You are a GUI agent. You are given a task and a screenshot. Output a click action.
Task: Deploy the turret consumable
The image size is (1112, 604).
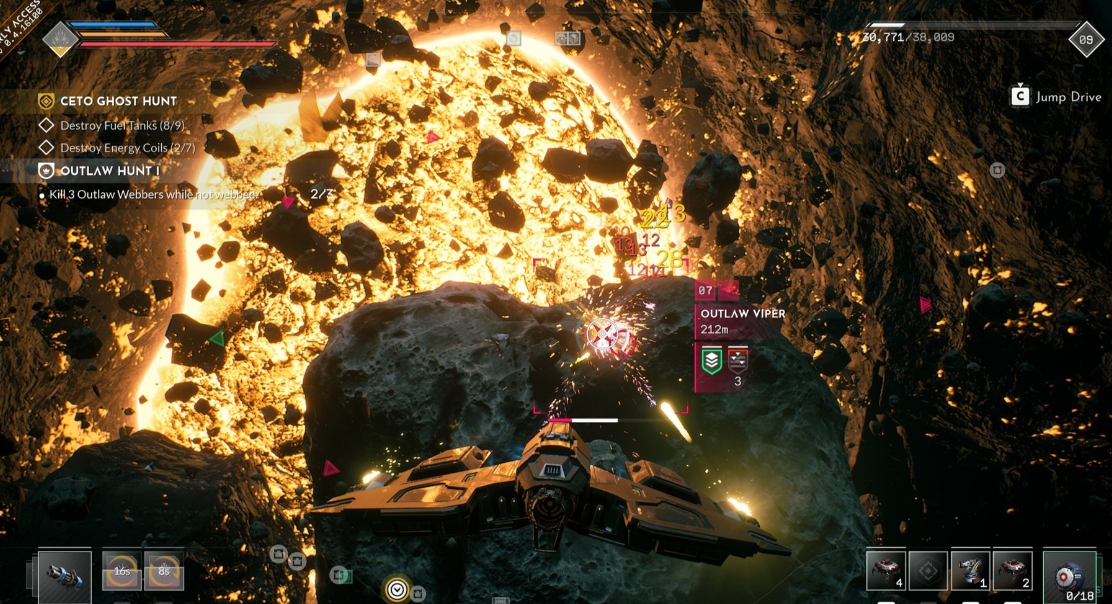pyautogui.click(x=970, y=570)
